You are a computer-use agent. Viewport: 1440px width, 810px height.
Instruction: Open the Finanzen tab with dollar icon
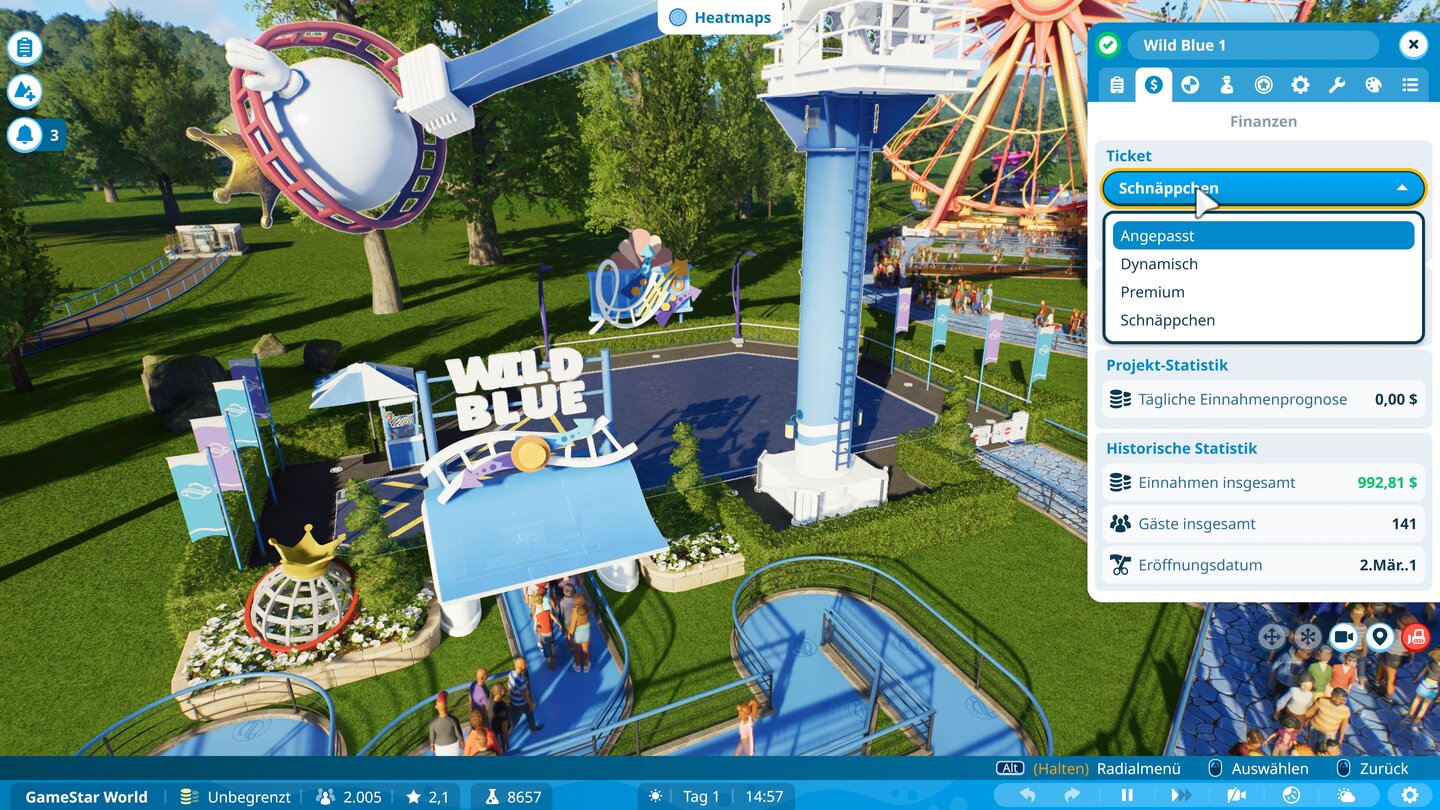[1155, 85]
